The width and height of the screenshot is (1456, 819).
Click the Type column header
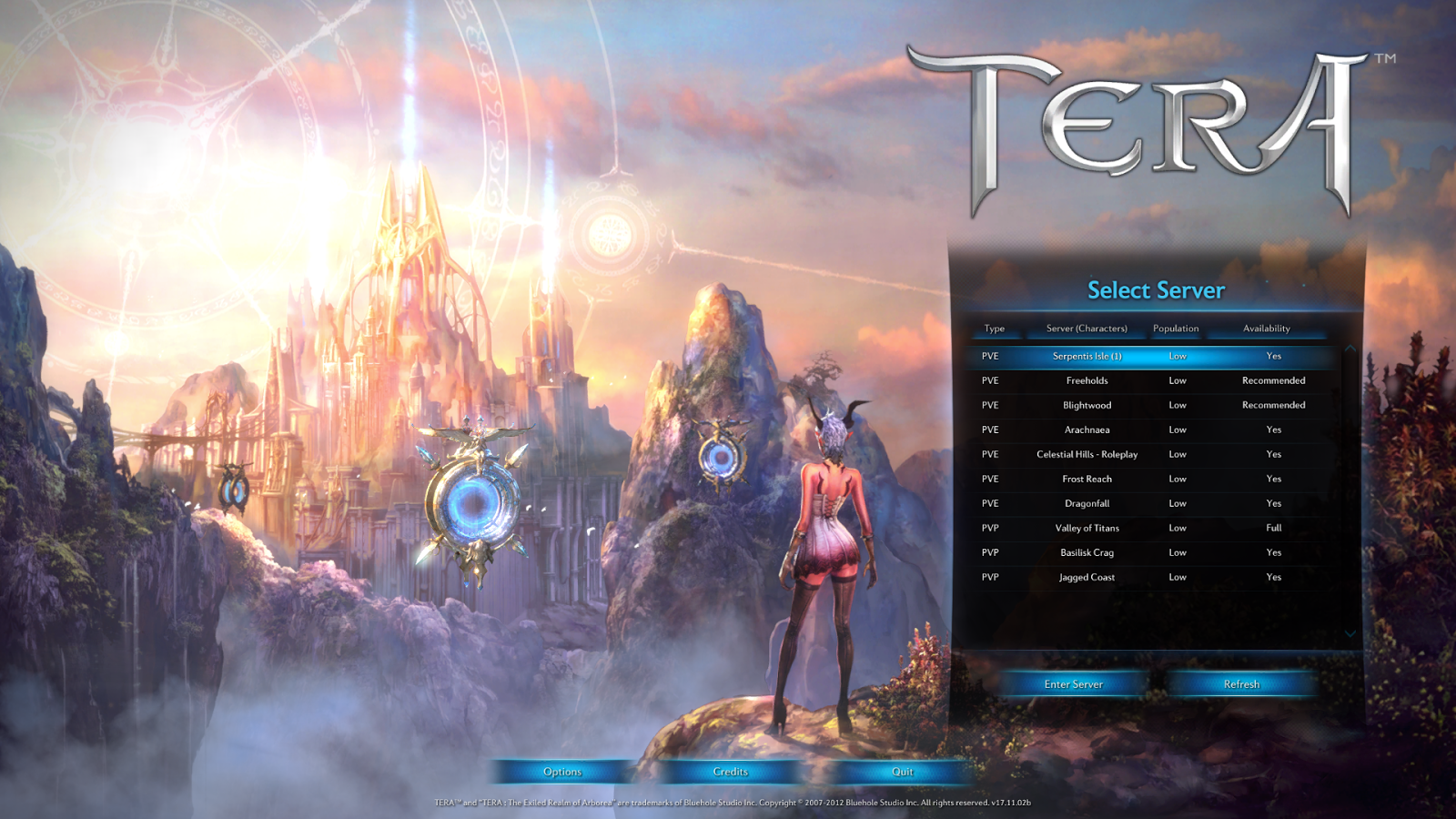coord(995,329)
